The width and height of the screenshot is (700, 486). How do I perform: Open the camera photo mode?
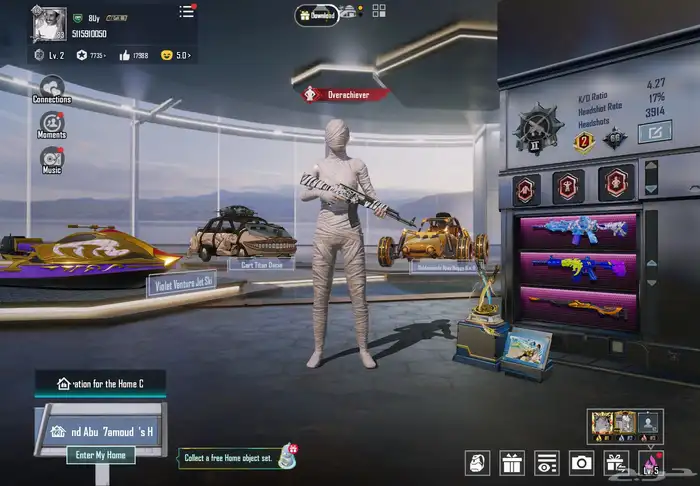coord(581,462)
